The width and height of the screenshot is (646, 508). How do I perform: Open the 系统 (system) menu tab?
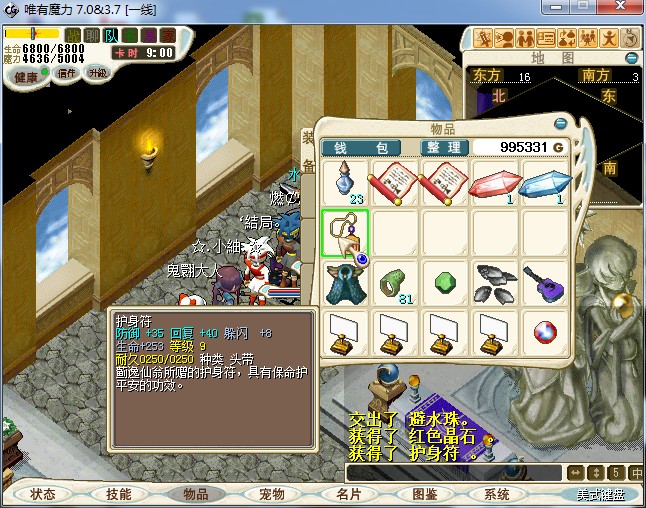point(497,494)
